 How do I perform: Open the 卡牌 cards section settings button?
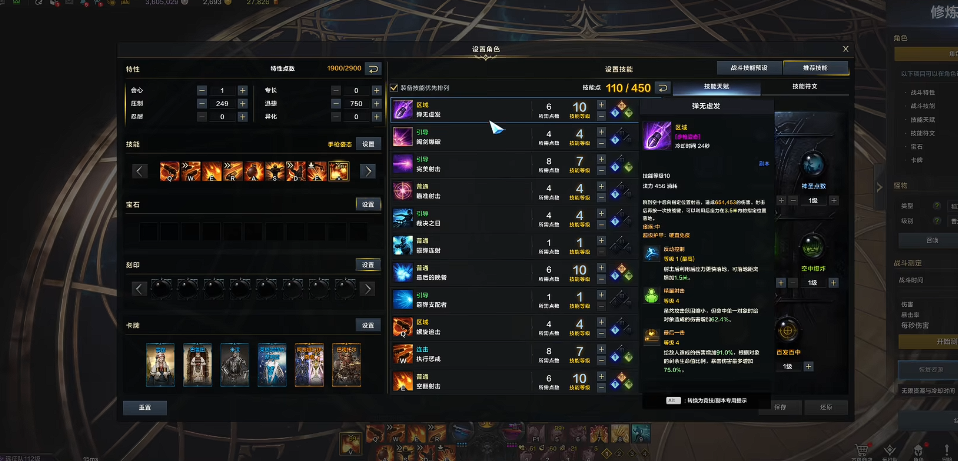point(369,325)
